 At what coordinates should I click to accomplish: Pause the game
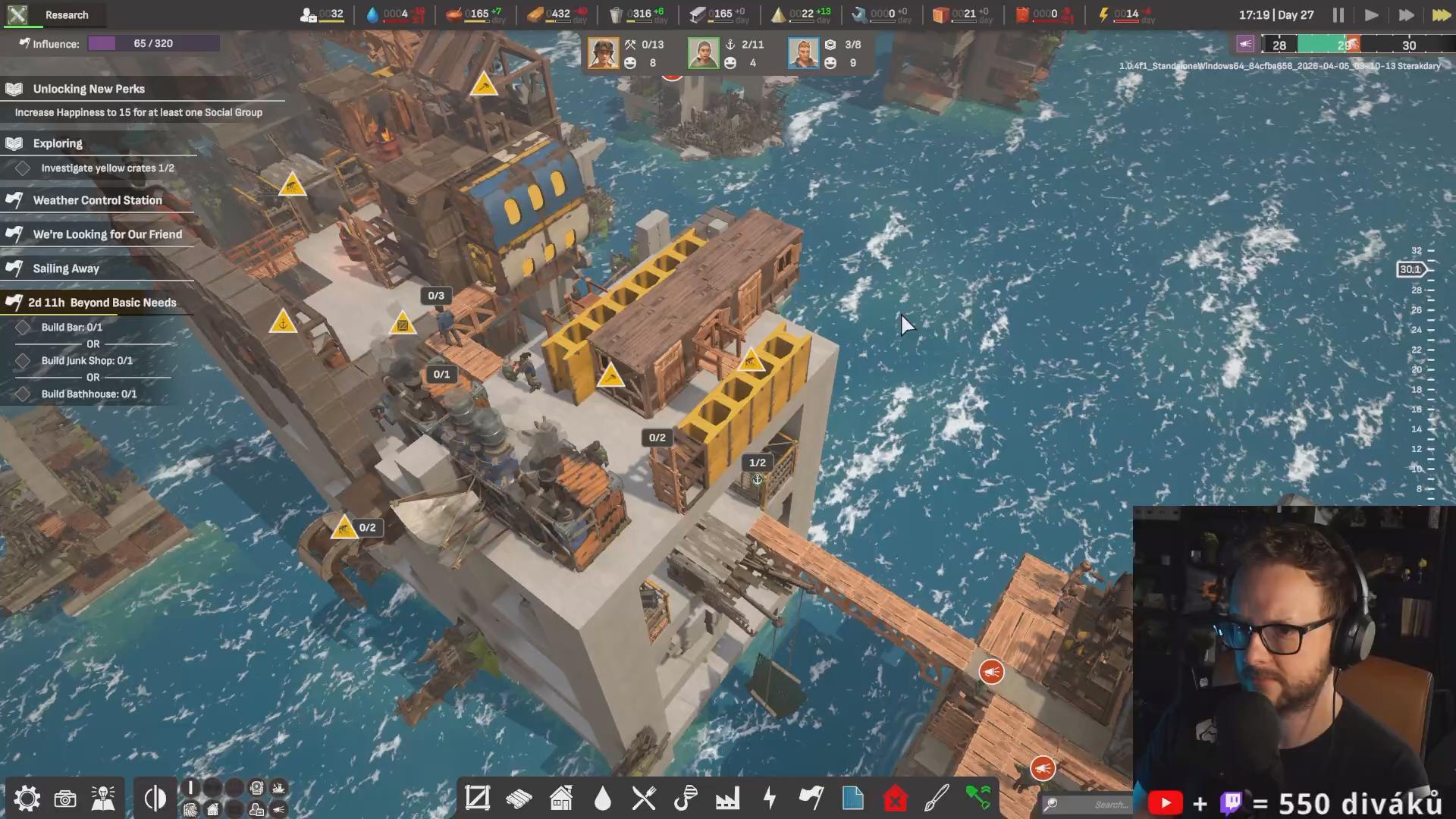click(x=1338, y=15)
